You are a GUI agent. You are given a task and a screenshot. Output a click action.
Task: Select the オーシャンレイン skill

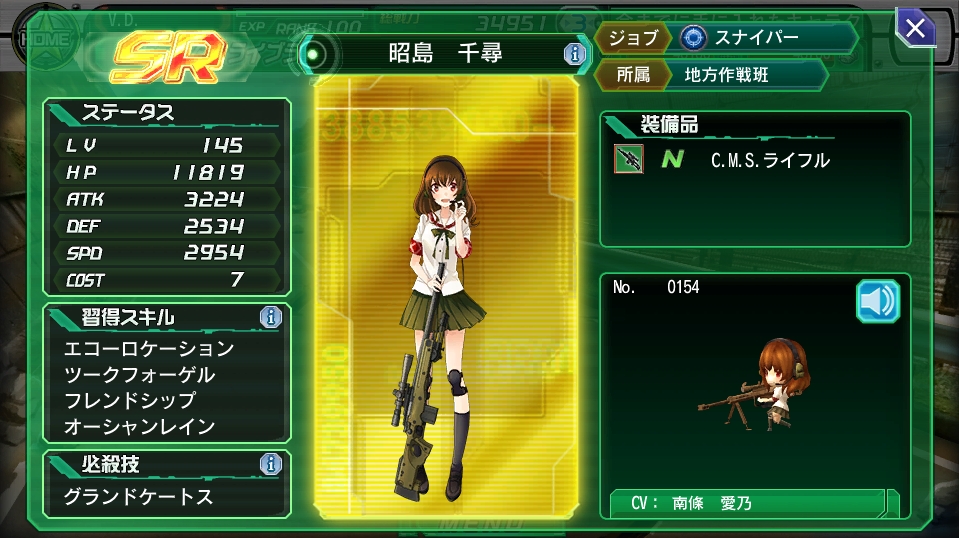click(x=139, y=427)
